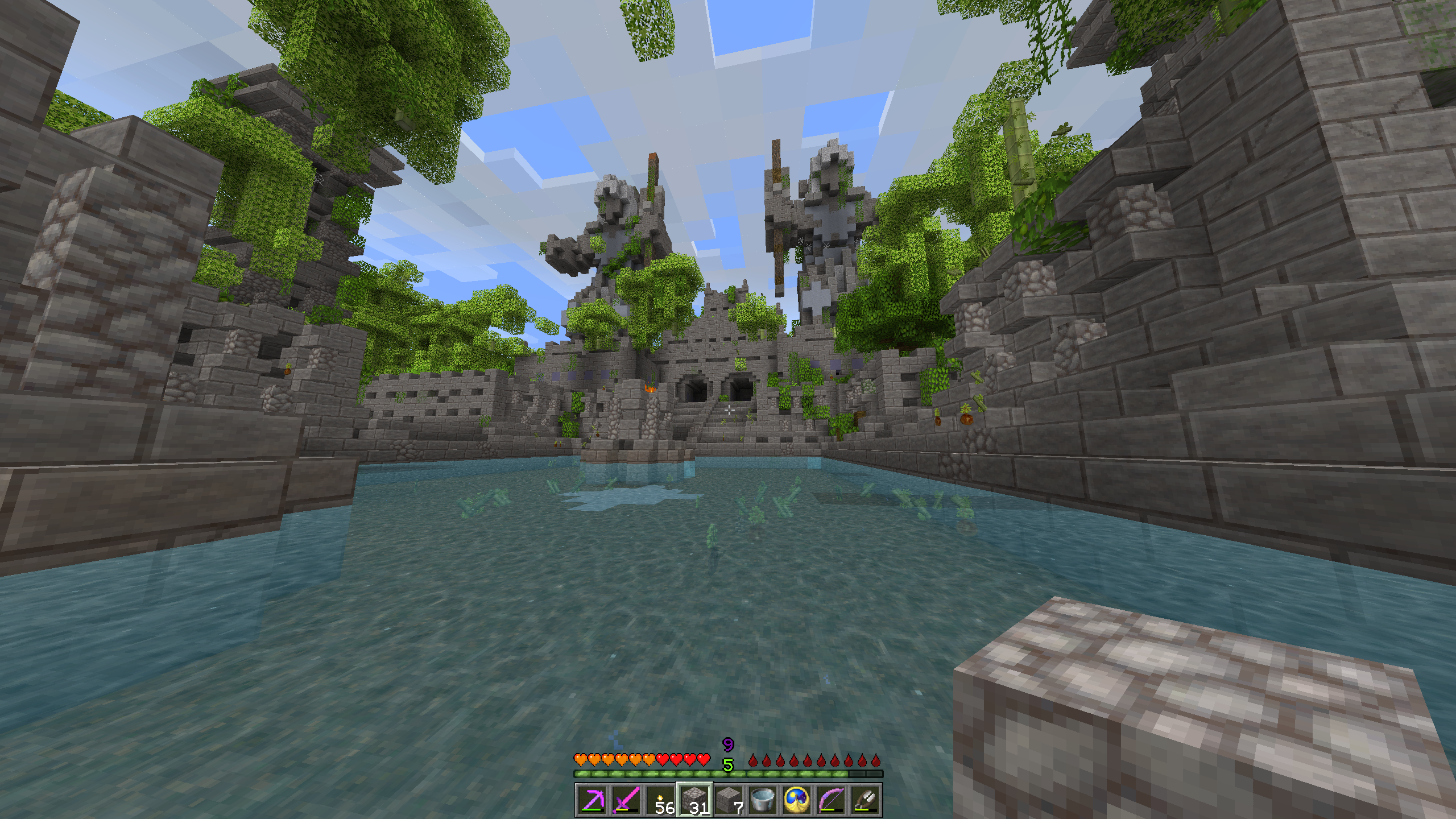Viewport: 1456px width, 819px height.
Task: Select the flint and steel slot
Action: point(865,800)
